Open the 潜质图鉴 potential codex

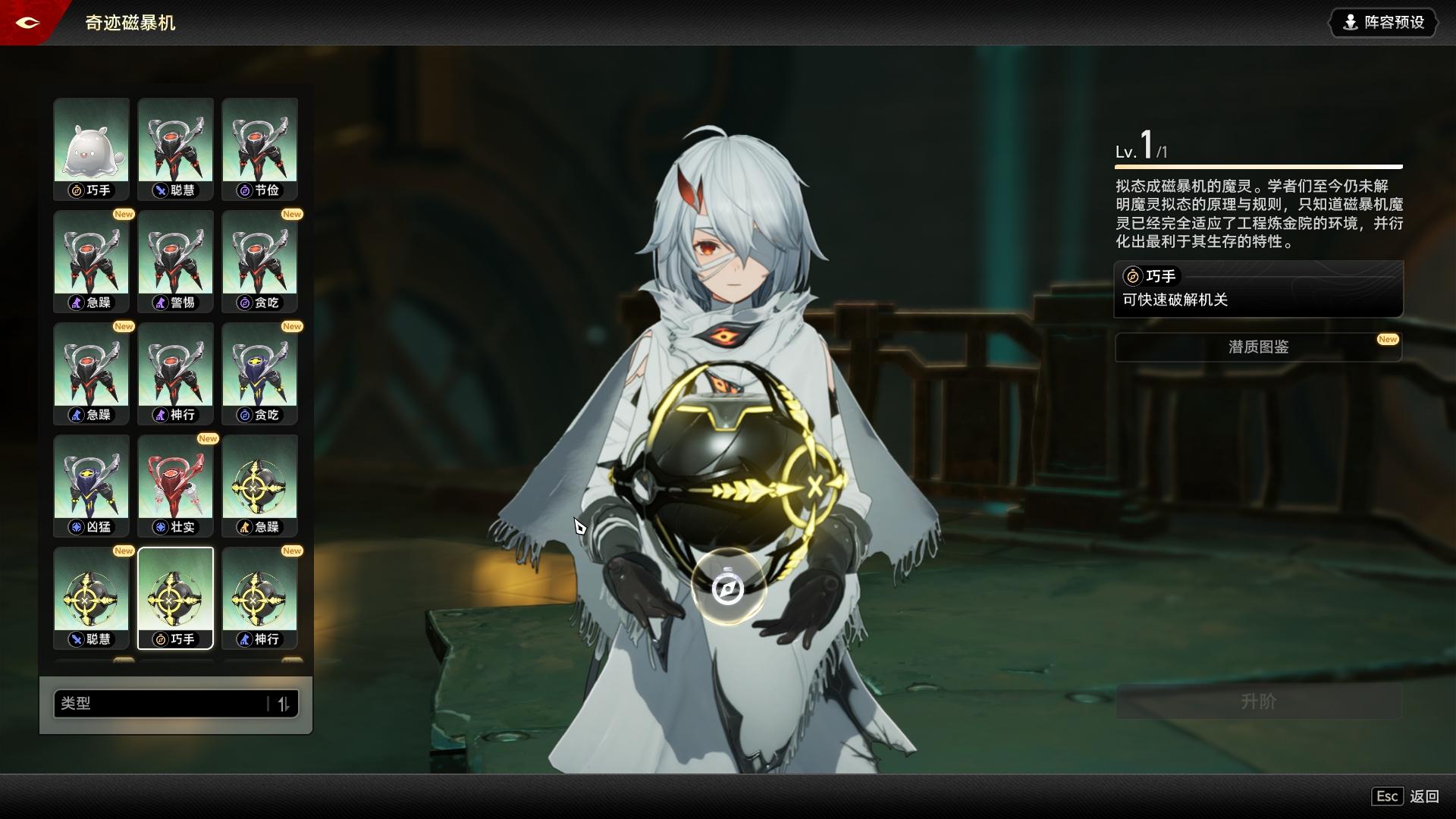[x=1258, y=347]
